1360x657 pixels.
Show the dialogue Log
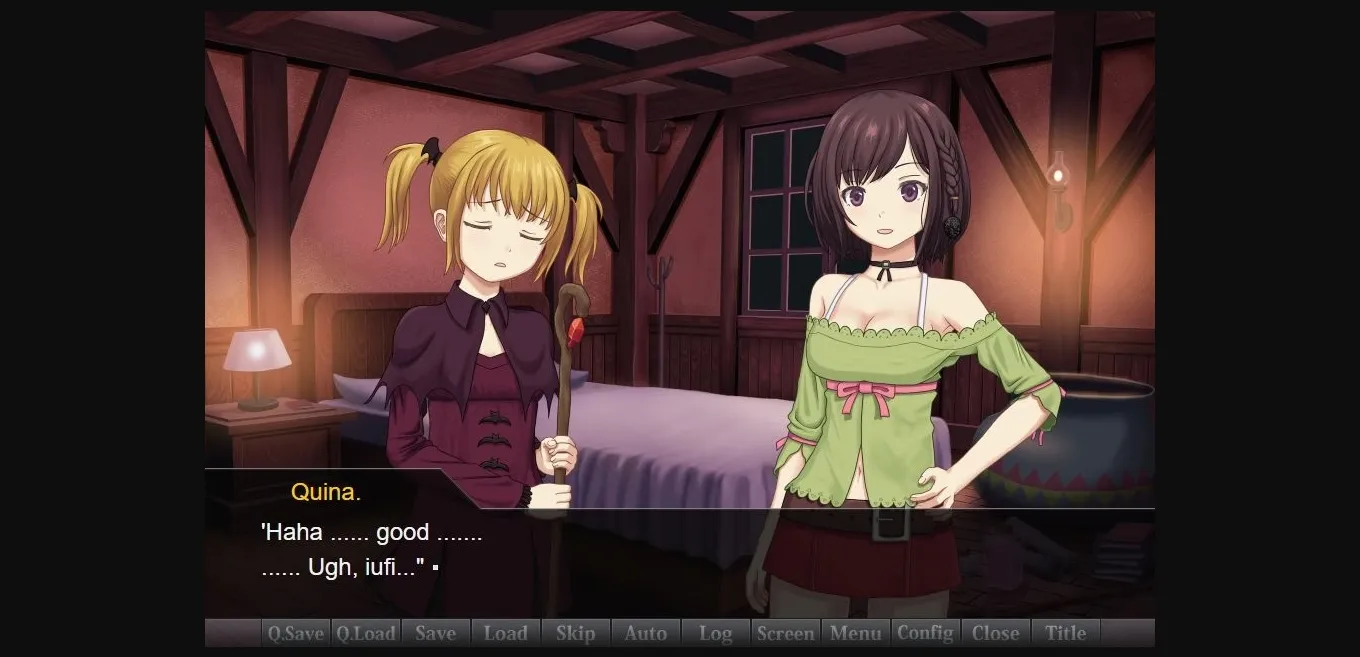pos(715,633)
